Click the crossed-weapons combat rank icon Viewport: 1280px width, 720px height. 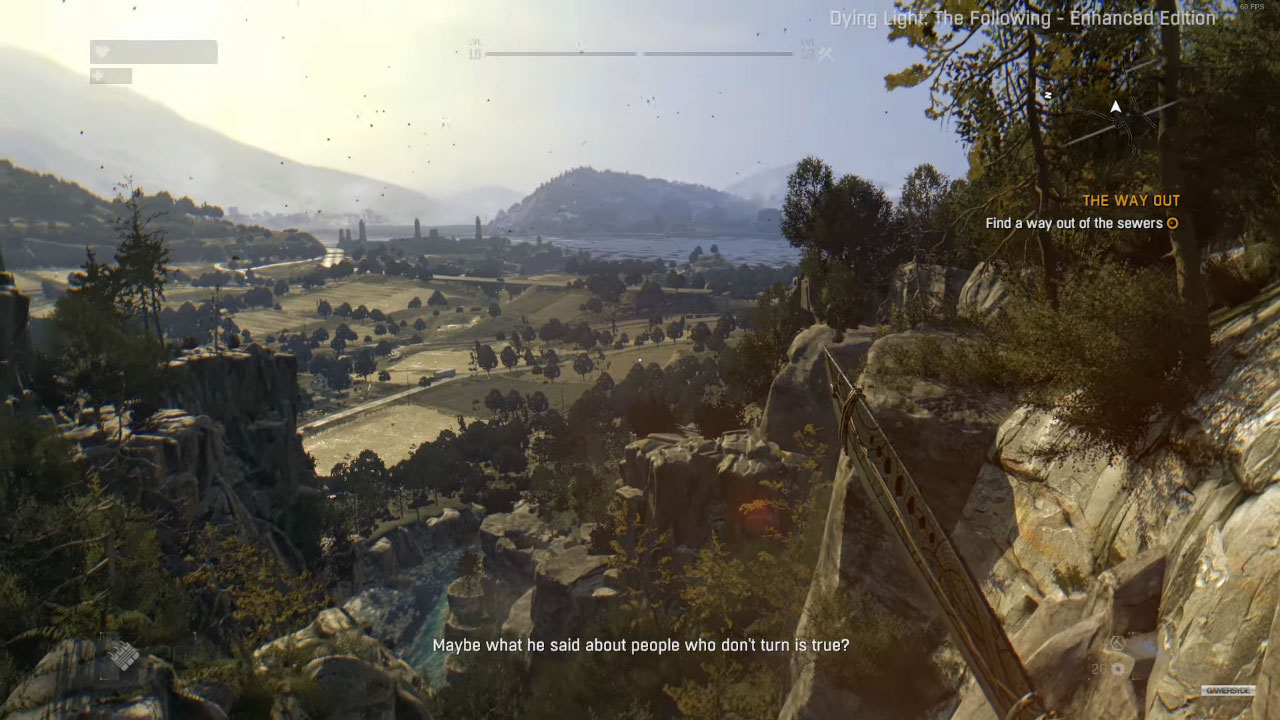pyautogui.click(x=824, y=54)
